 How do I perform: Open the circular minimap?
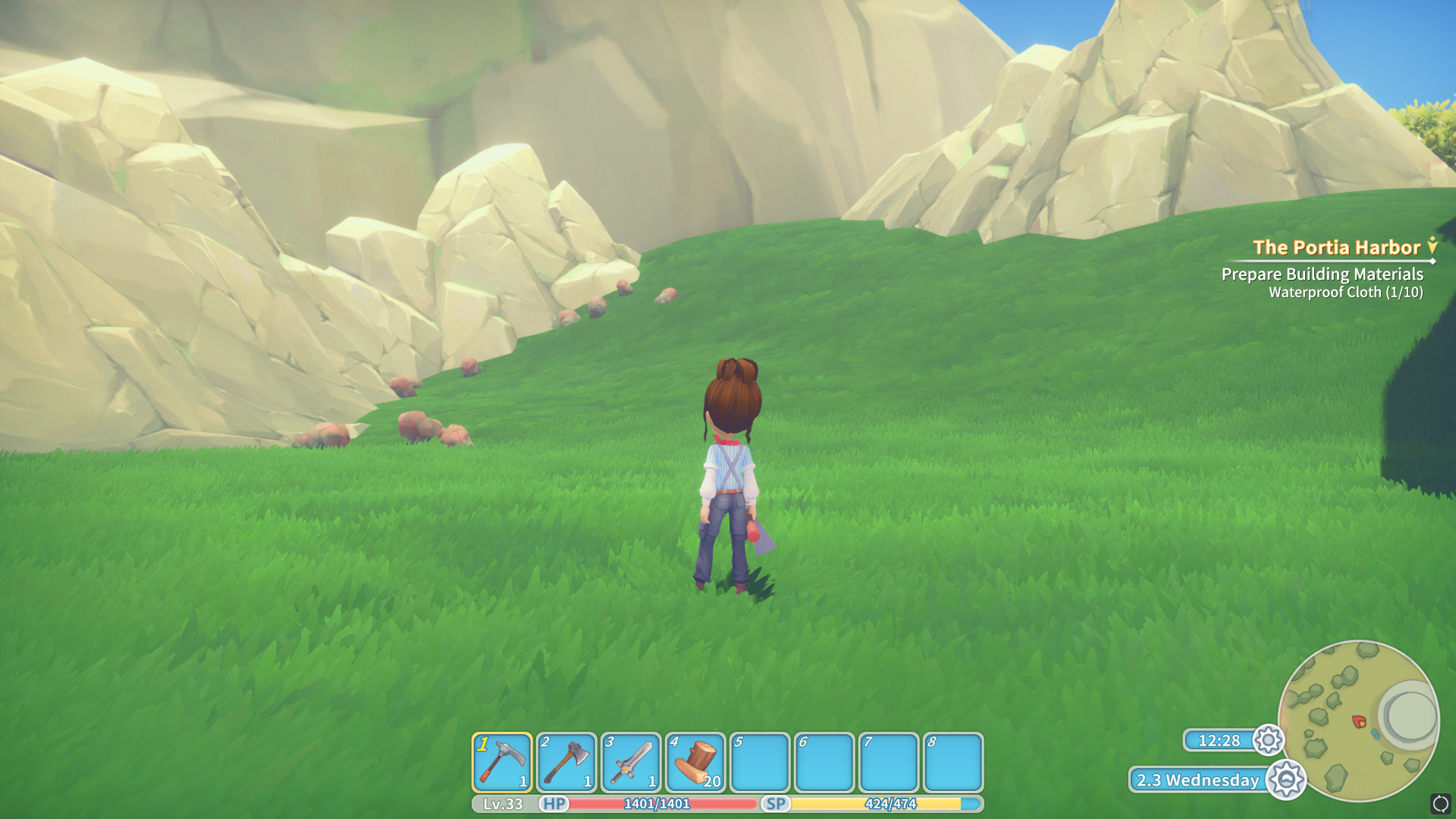pyautogui.click(x=1358, y=720)
